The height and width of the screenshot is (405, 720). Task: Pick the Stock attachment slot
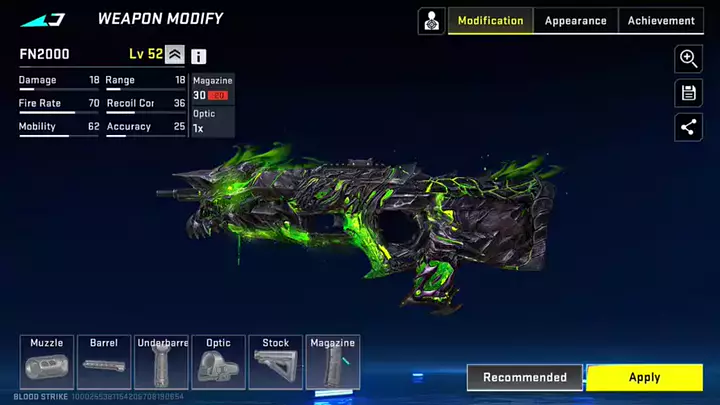coord(276,362)
